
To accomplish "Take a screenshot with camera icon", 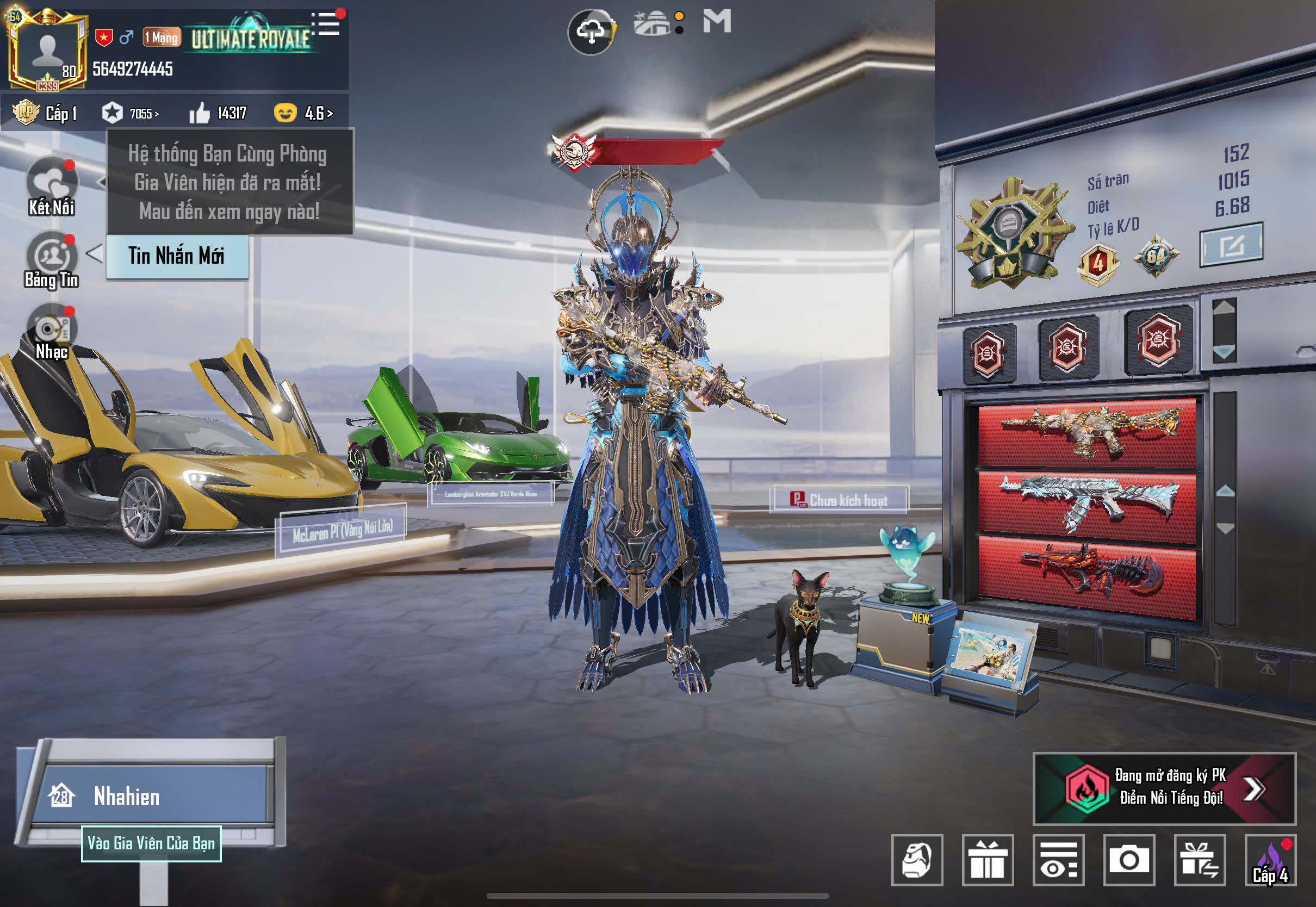I will (1128, 860).
